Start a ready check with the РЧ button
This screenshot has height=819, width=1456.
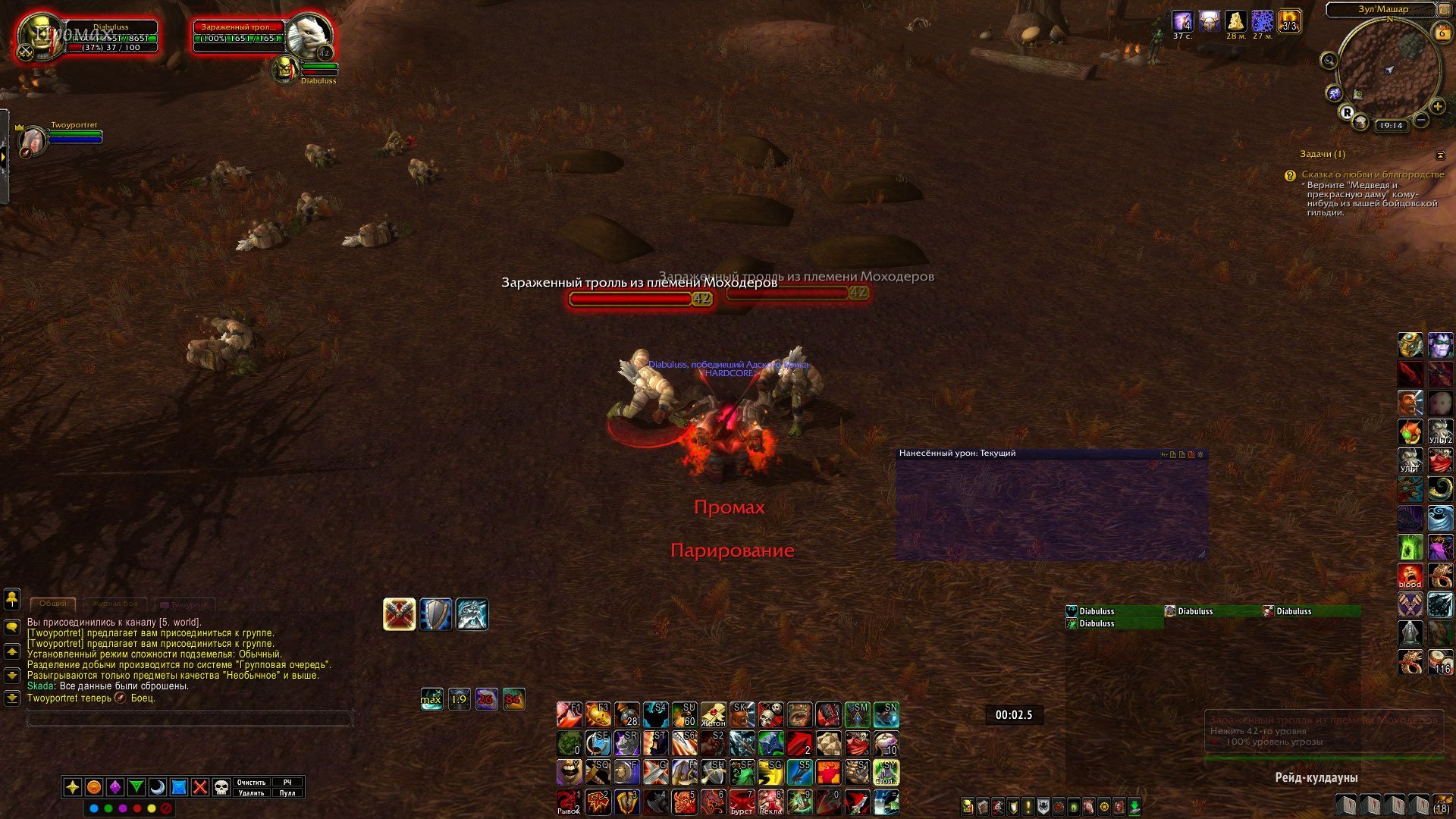[x=287, y=783]
